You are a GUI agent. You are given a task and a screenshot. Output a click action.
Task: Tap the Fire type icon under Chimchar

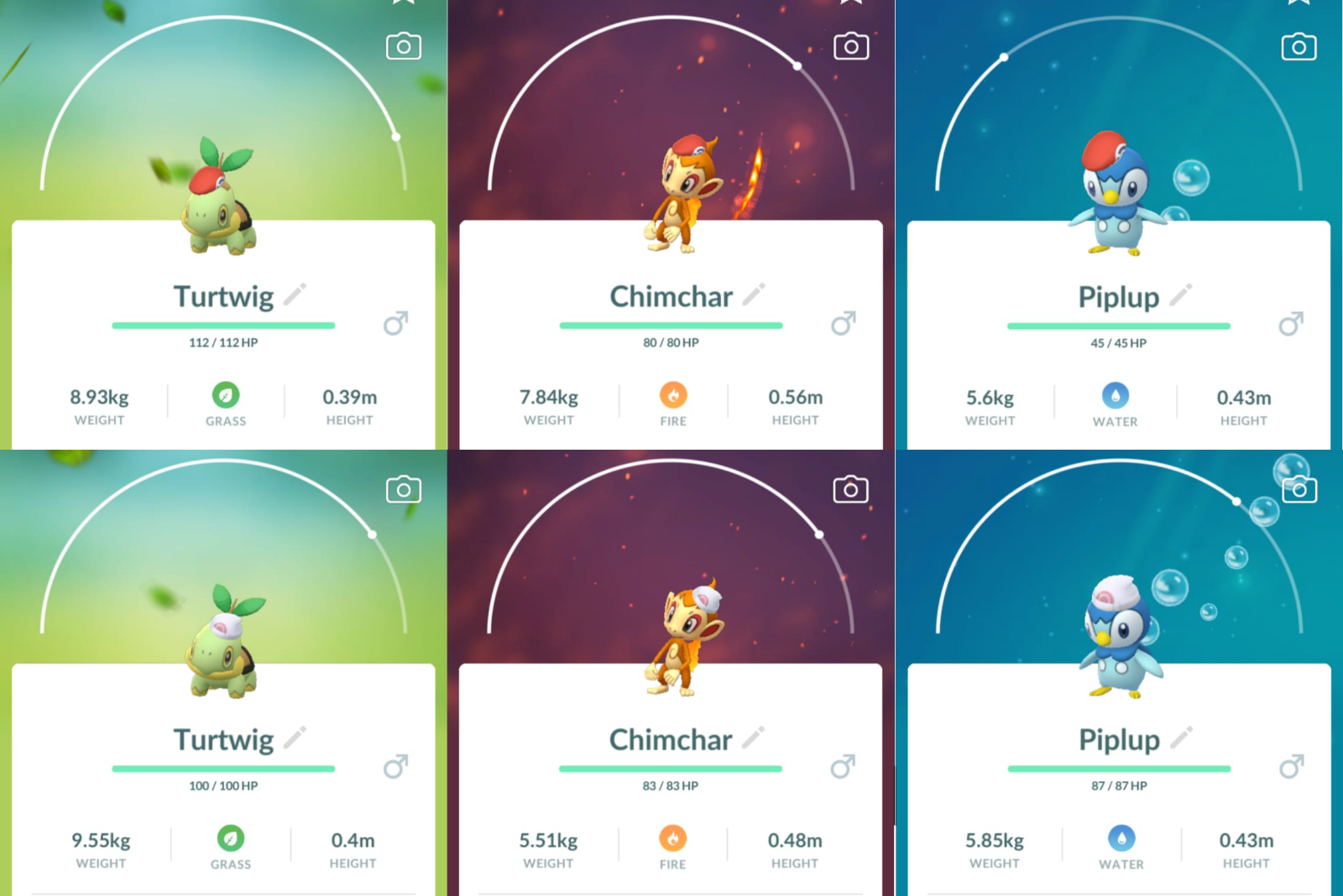672,396
